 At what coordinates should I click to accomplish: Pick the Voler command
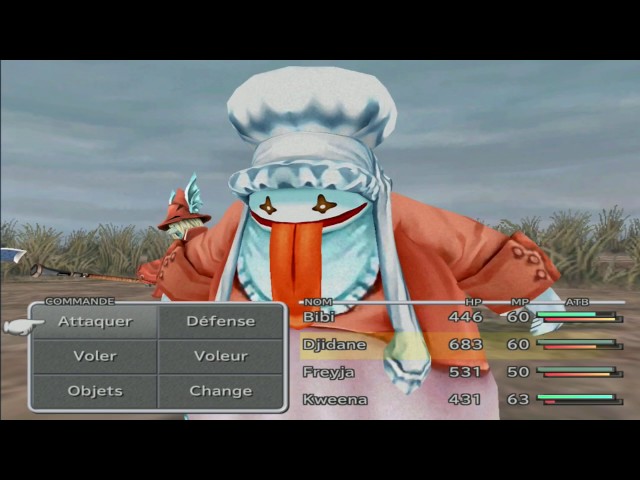[x=95, y=356]
